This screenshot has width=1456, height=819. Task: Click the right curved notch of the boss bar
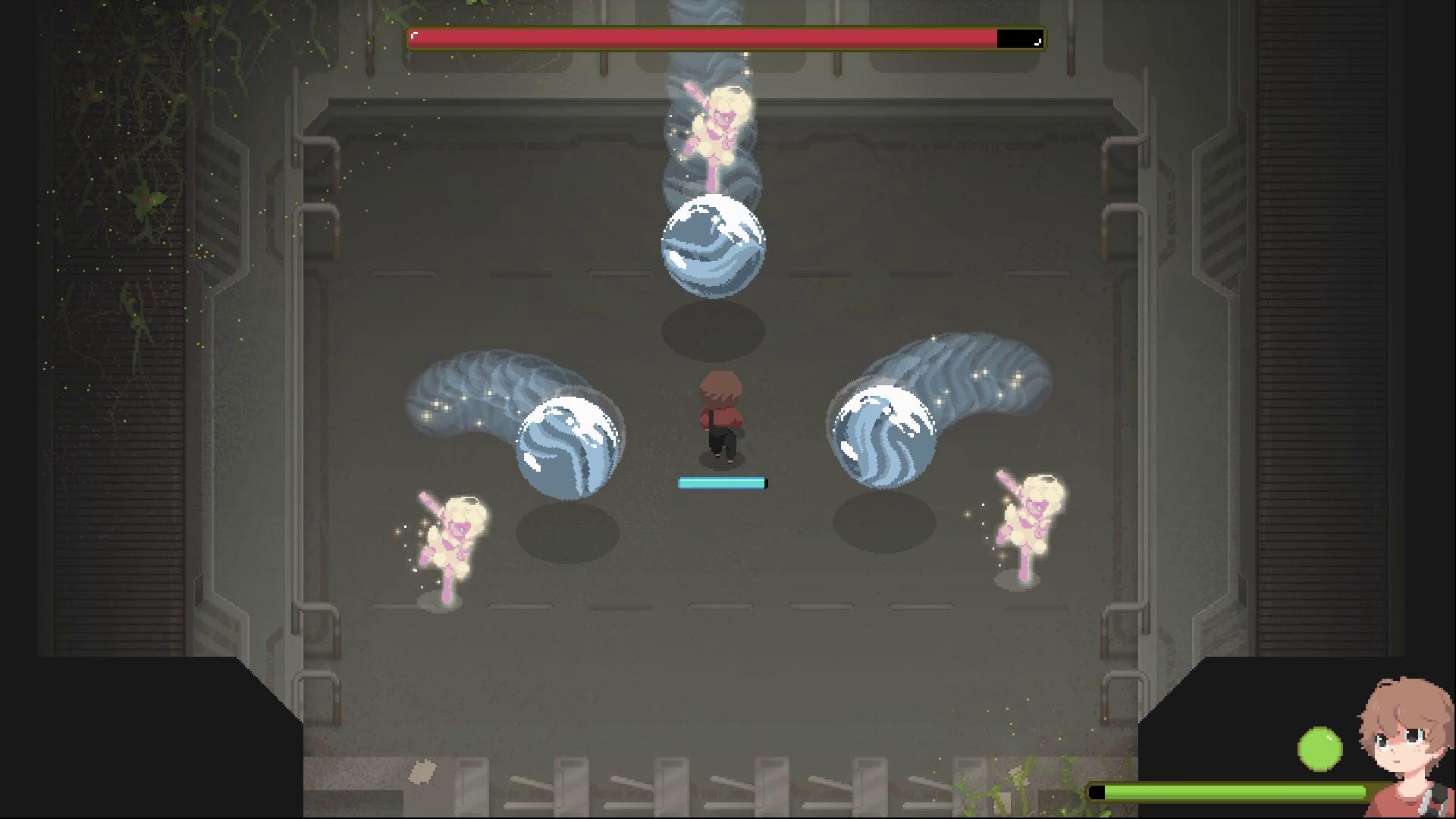click(x=1036, y=43)
